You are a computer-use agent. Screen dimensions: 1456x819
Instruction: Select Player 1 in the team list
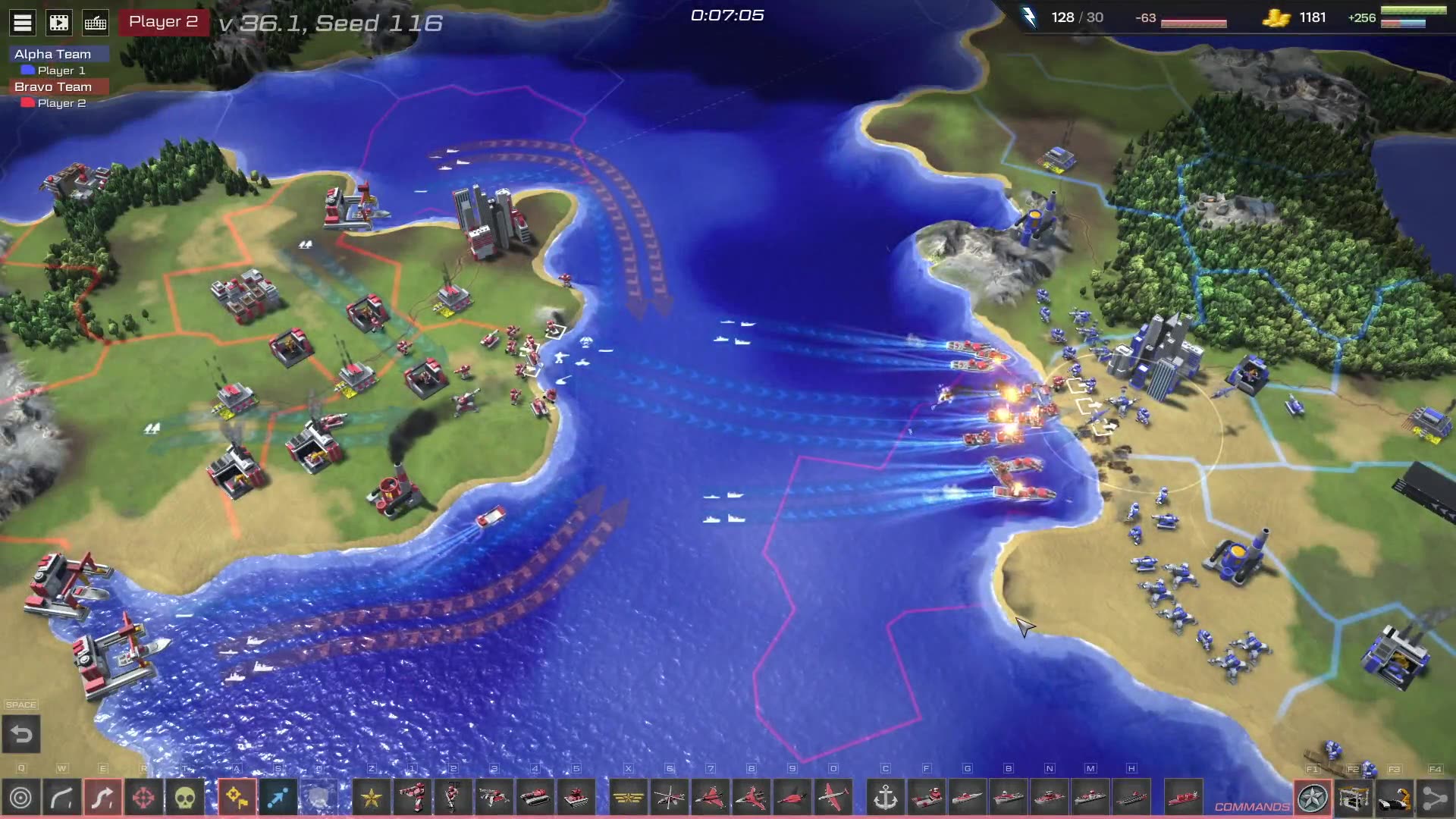click(61, 71)
